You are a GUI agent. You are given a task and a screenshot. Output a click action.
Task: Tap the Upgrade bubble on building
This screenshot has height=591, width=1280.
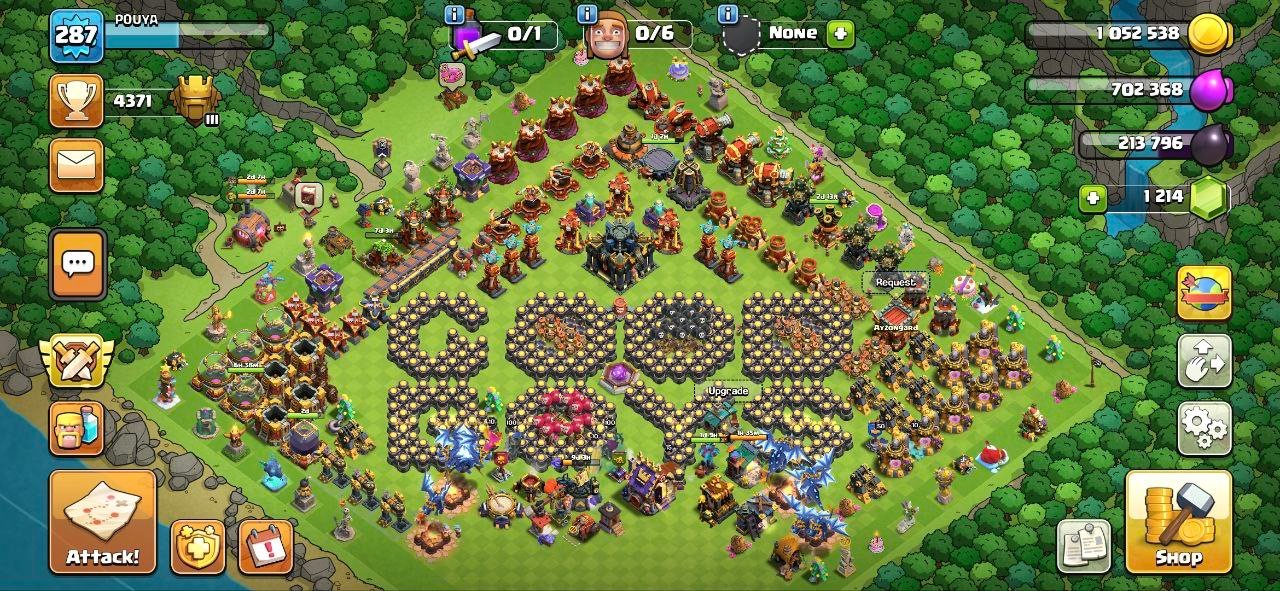point(726,390)
